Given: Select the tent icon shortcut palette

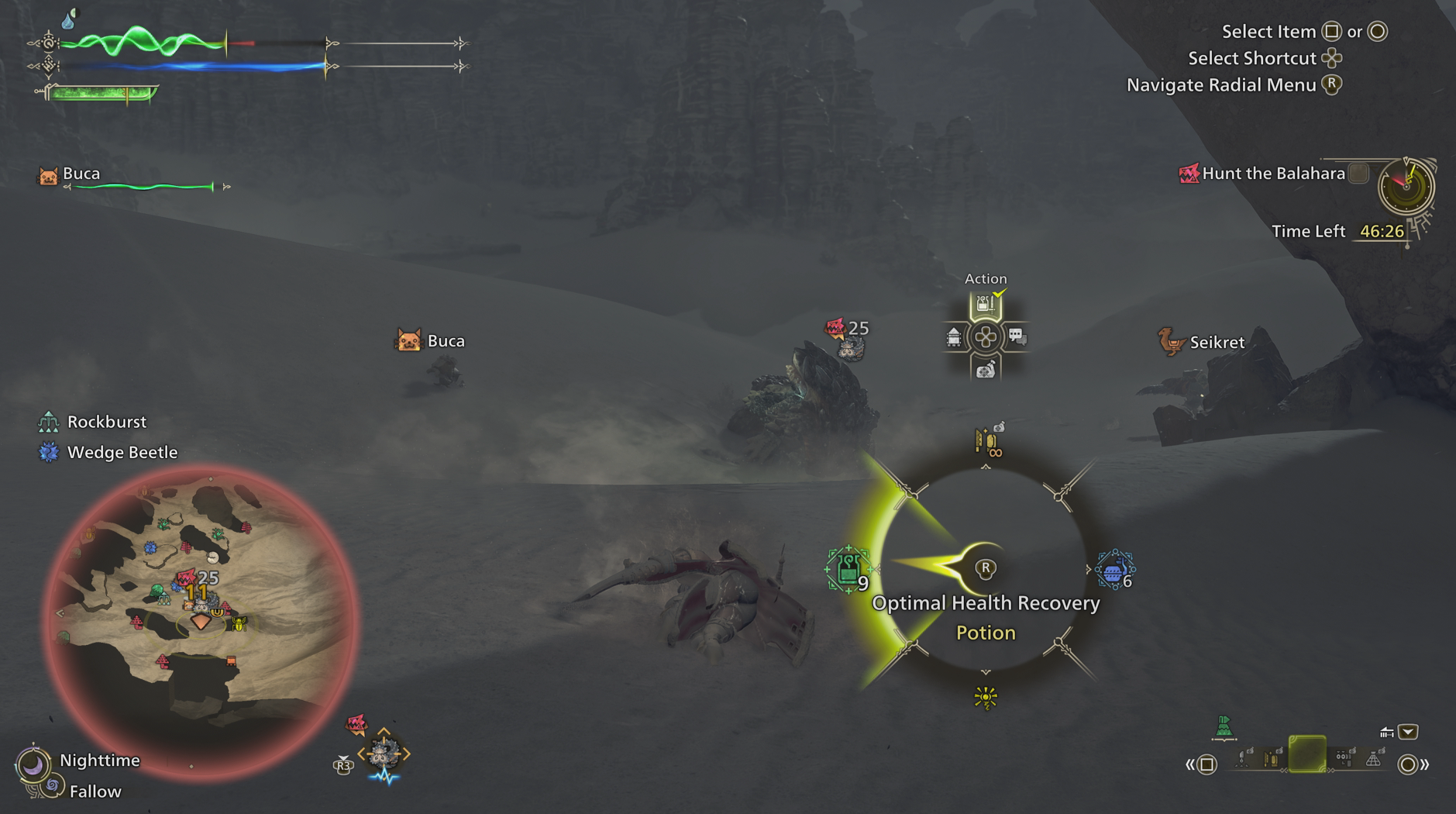Looking at the screenshot, I should pos(954,337).
